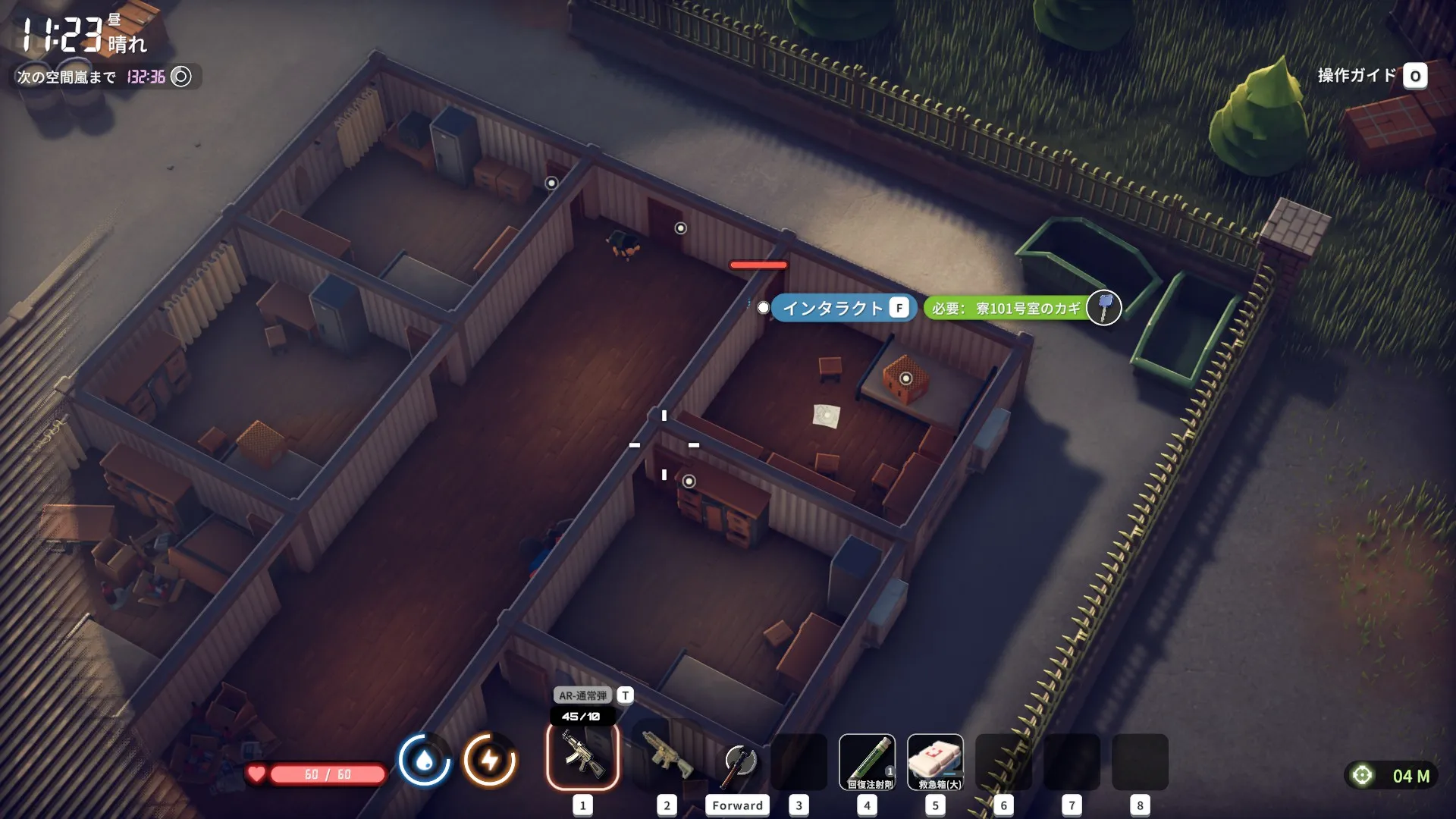Click the 寮101号室のカギ key requirement label

point(1007,308)
